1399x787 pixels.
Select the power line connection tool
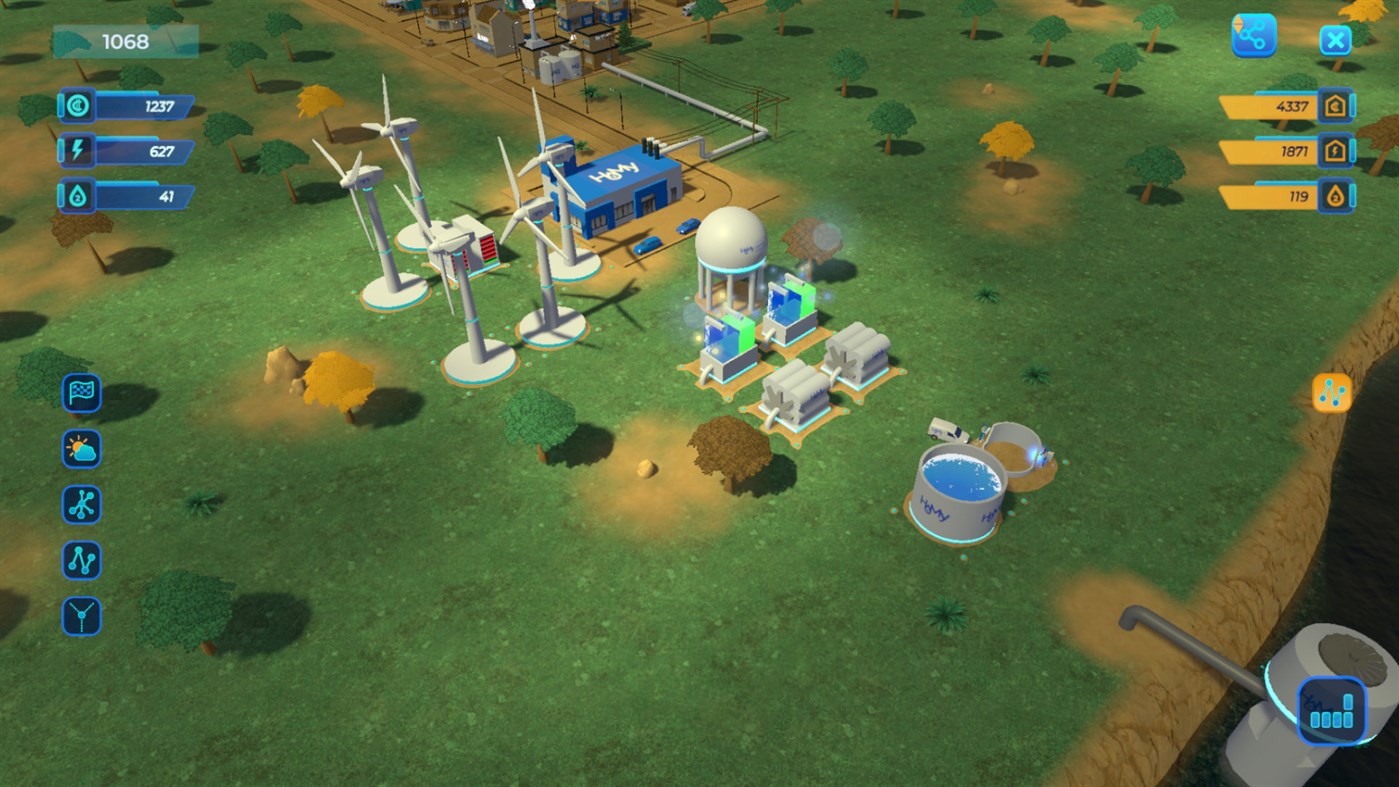click(x=81, y=561)
